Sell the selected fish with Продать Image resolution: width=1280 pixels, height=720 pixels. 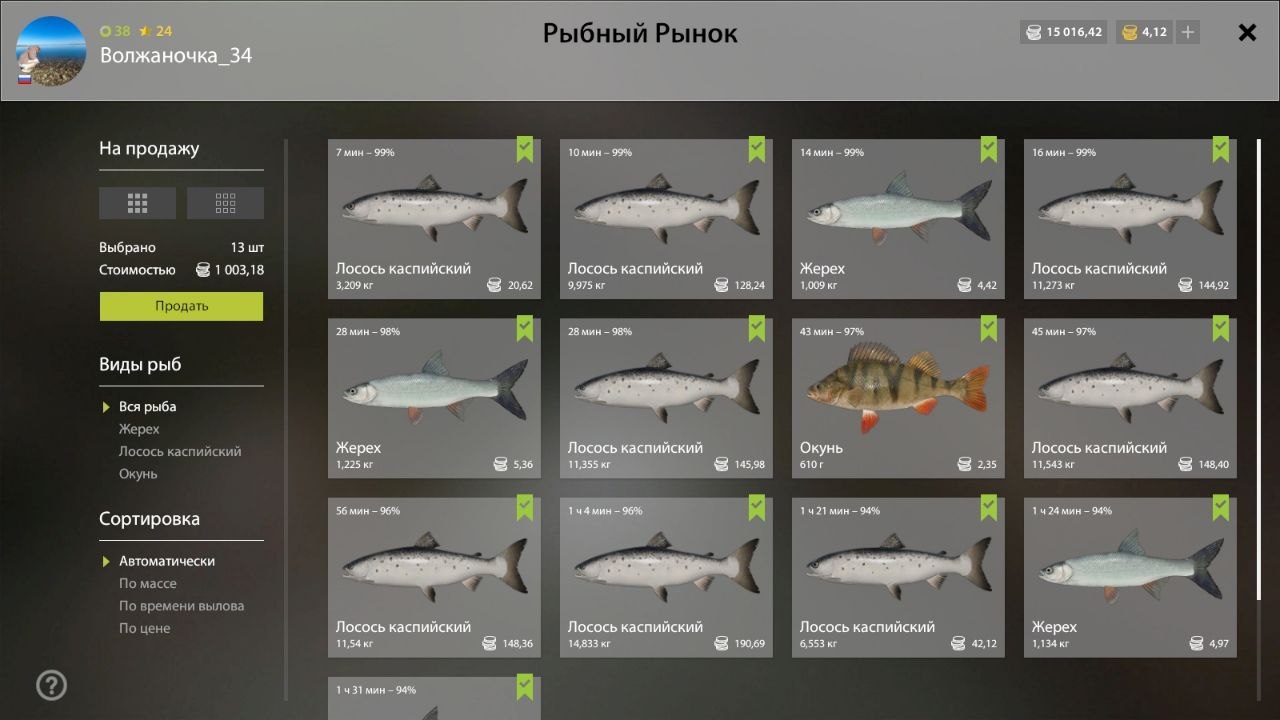point(181,306)
